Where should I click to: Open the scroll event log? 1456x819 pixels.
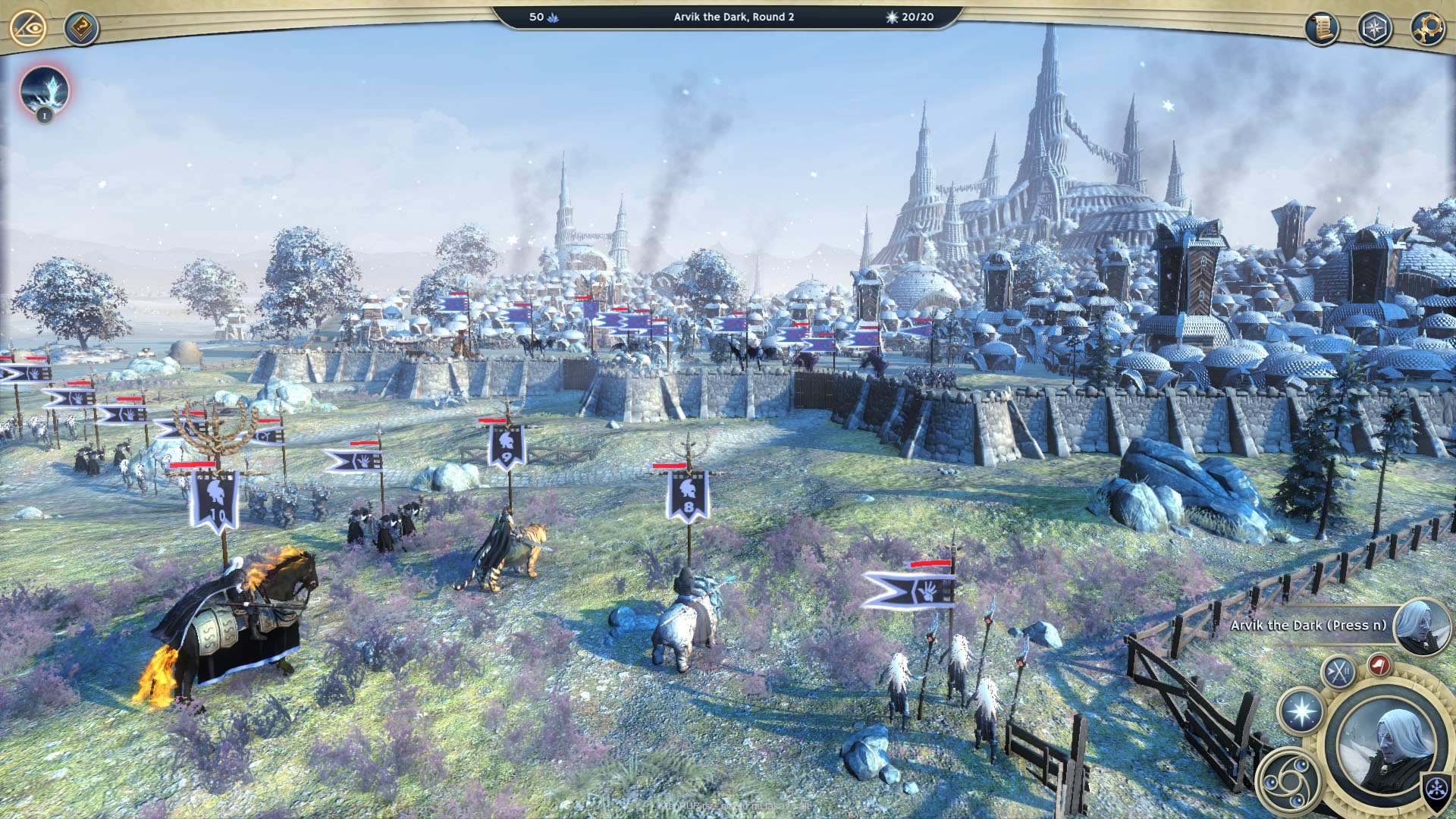[1322, 29]
